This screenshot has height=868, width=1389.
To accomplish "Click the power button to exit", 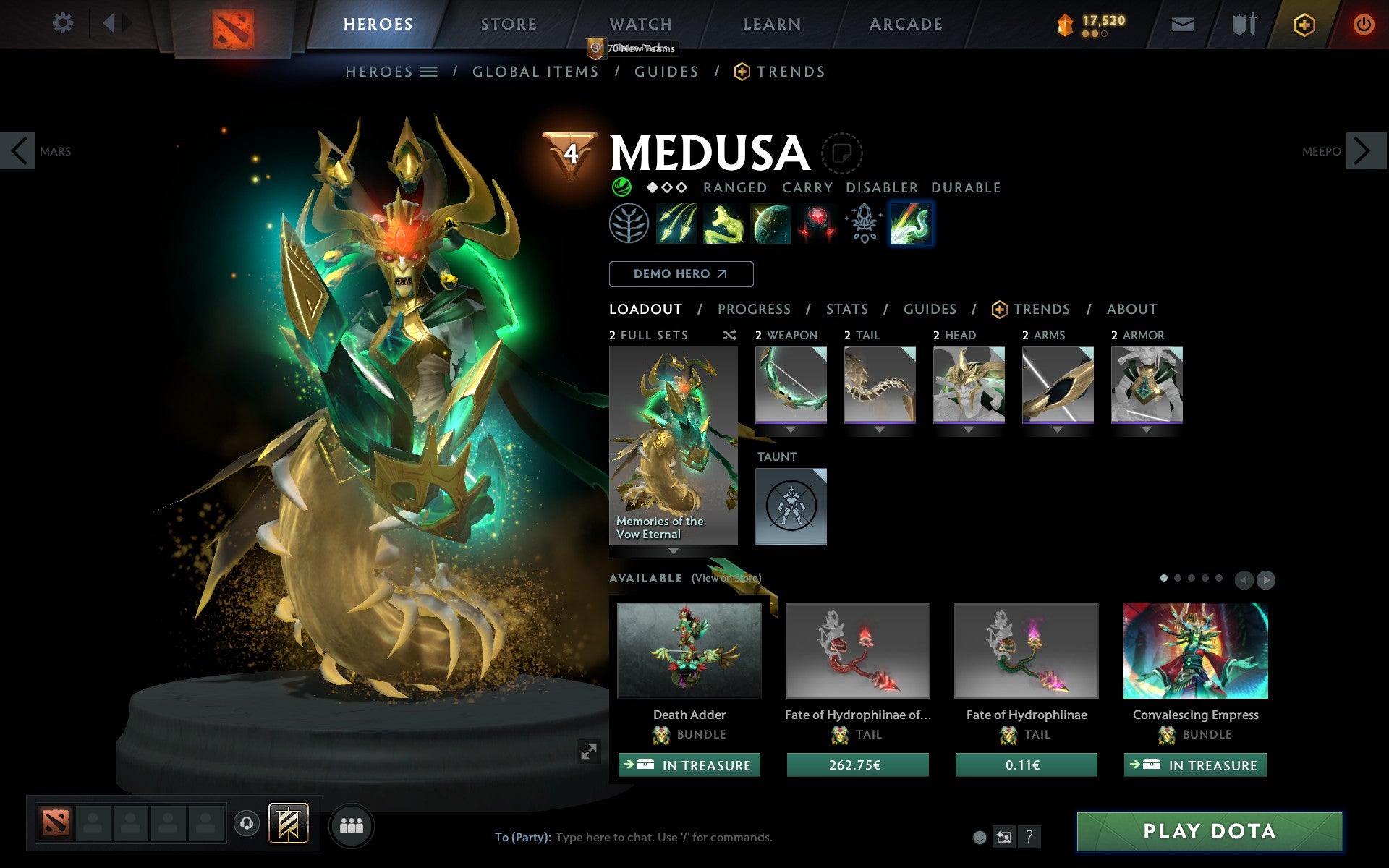I will pyautogui.click(x=1366, y=23).
